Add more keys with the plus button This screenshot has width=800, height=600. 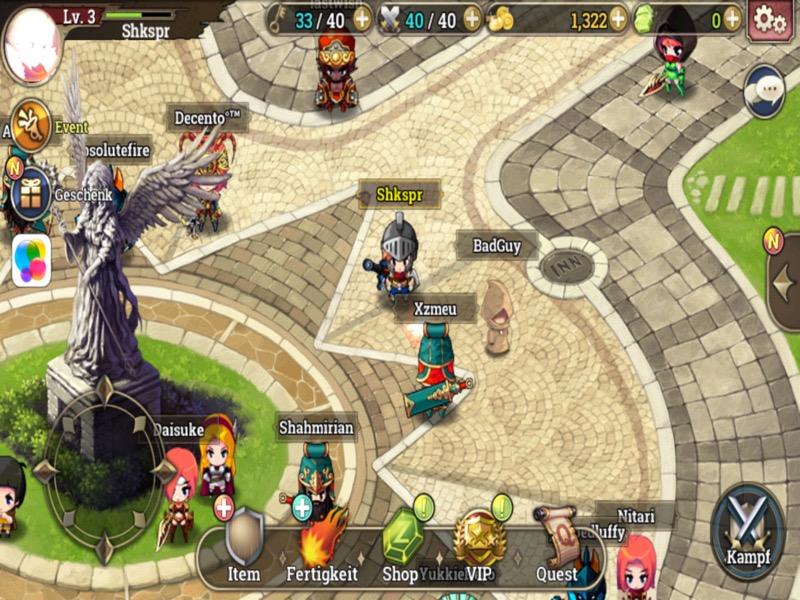pos(362,18)
